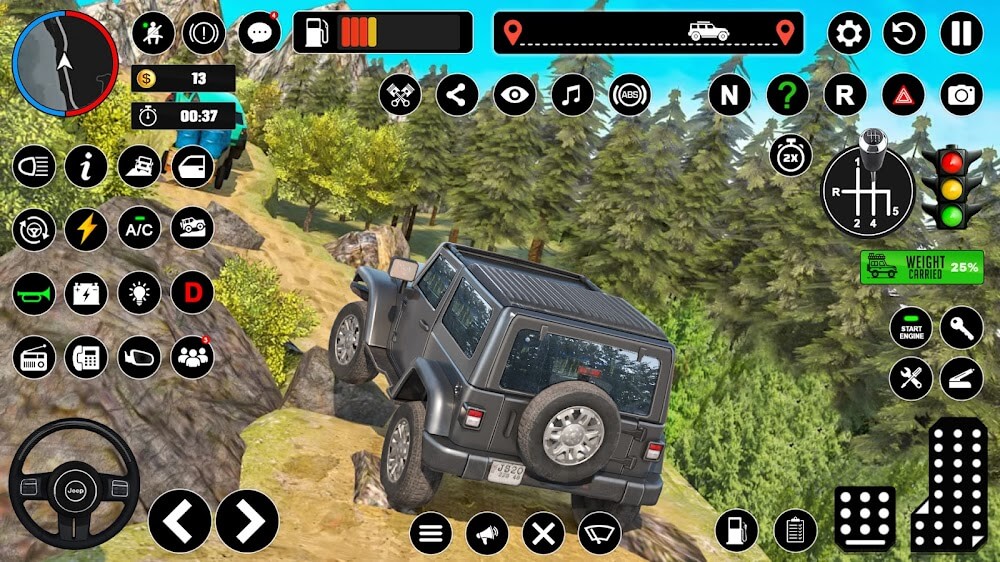This screenshot has height=562, width=1000.
Task: Open help with the green question mark
Action: (x=788, y=95)
